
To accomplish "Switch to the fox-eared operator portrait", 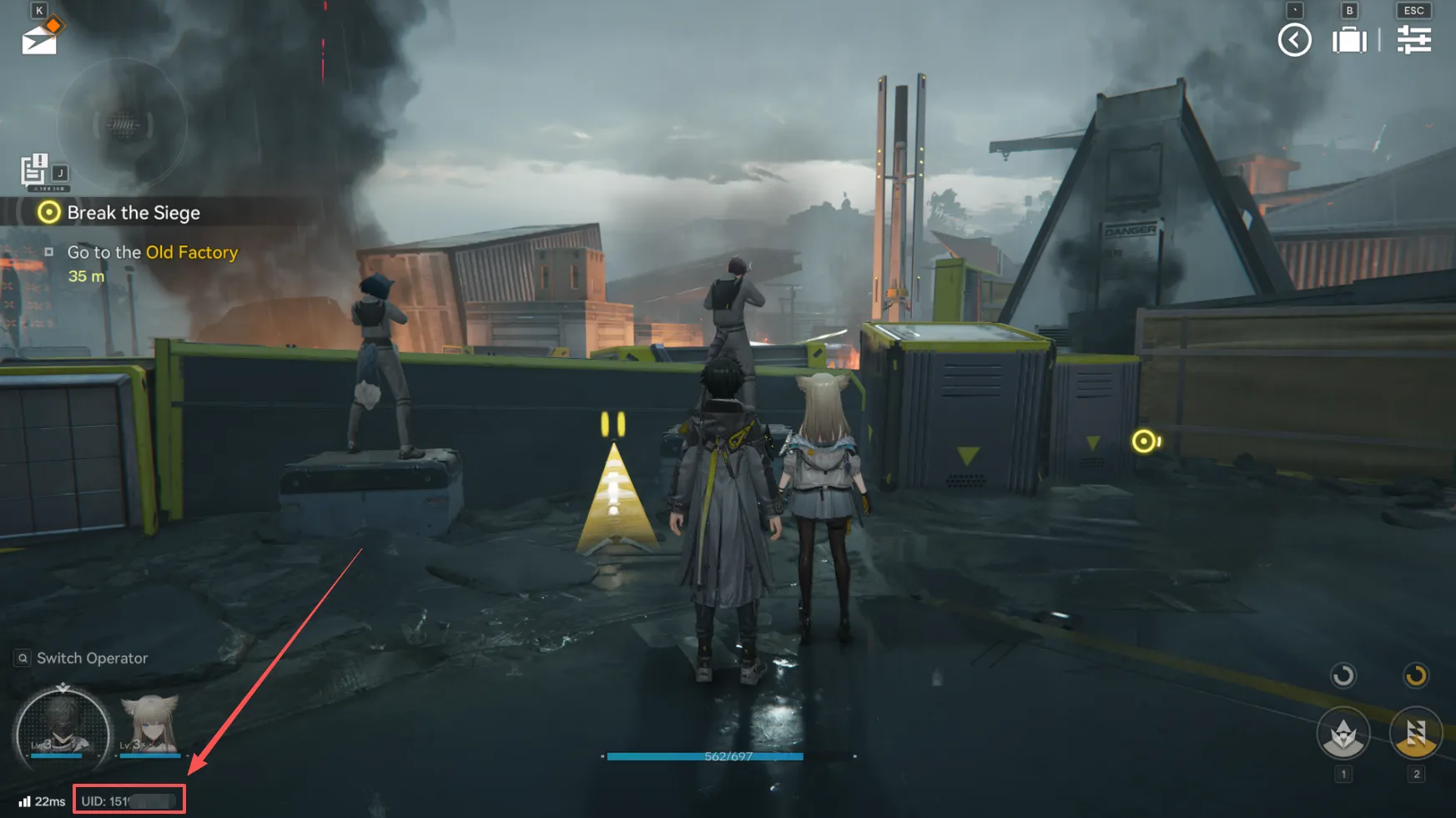I will pos(150,725).
